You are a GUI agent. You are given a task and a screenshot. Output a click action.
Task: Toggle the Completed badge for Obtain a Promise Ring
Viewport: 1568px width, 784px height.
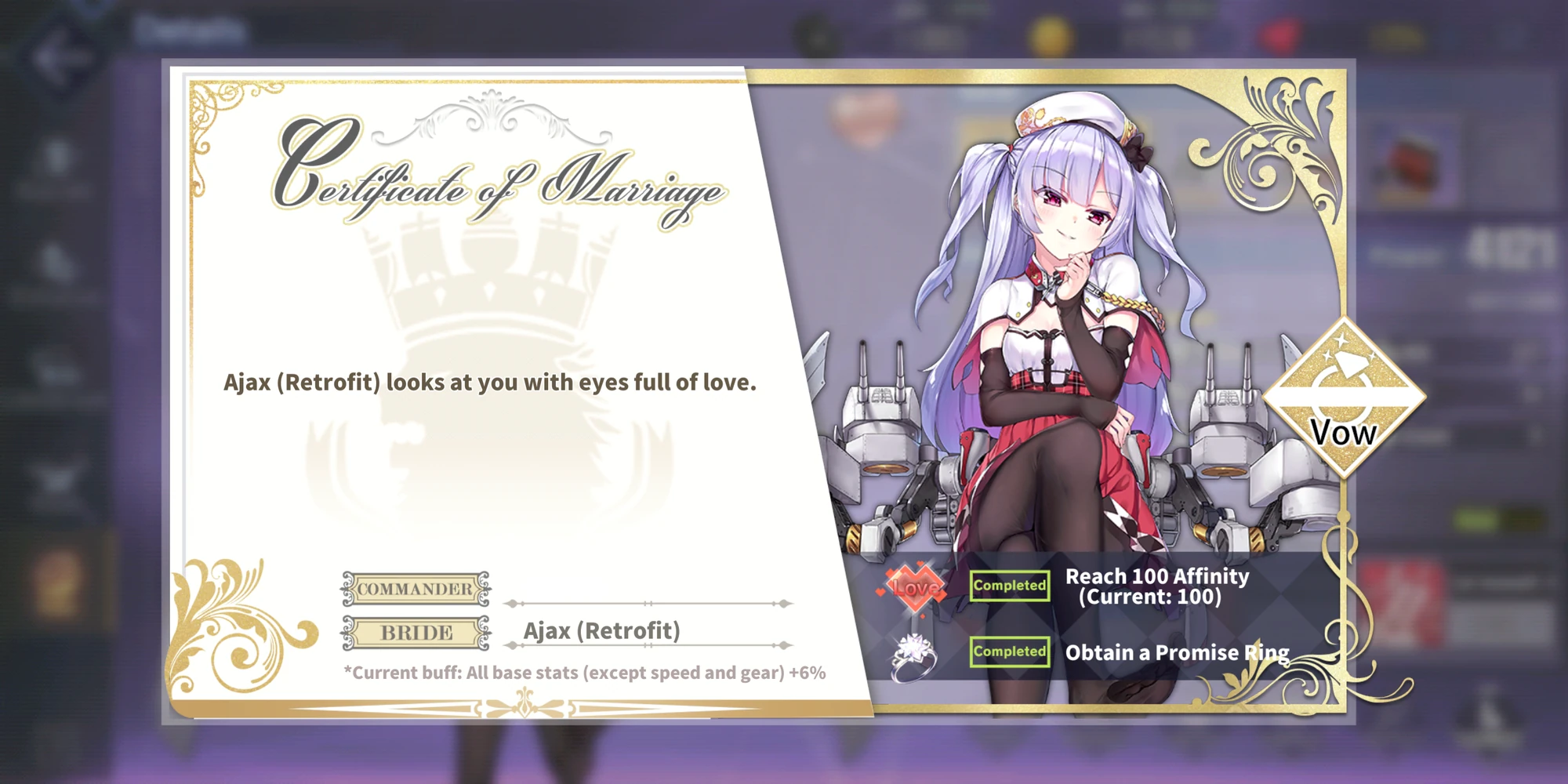pyautogui.click(x=1009, y=651)
